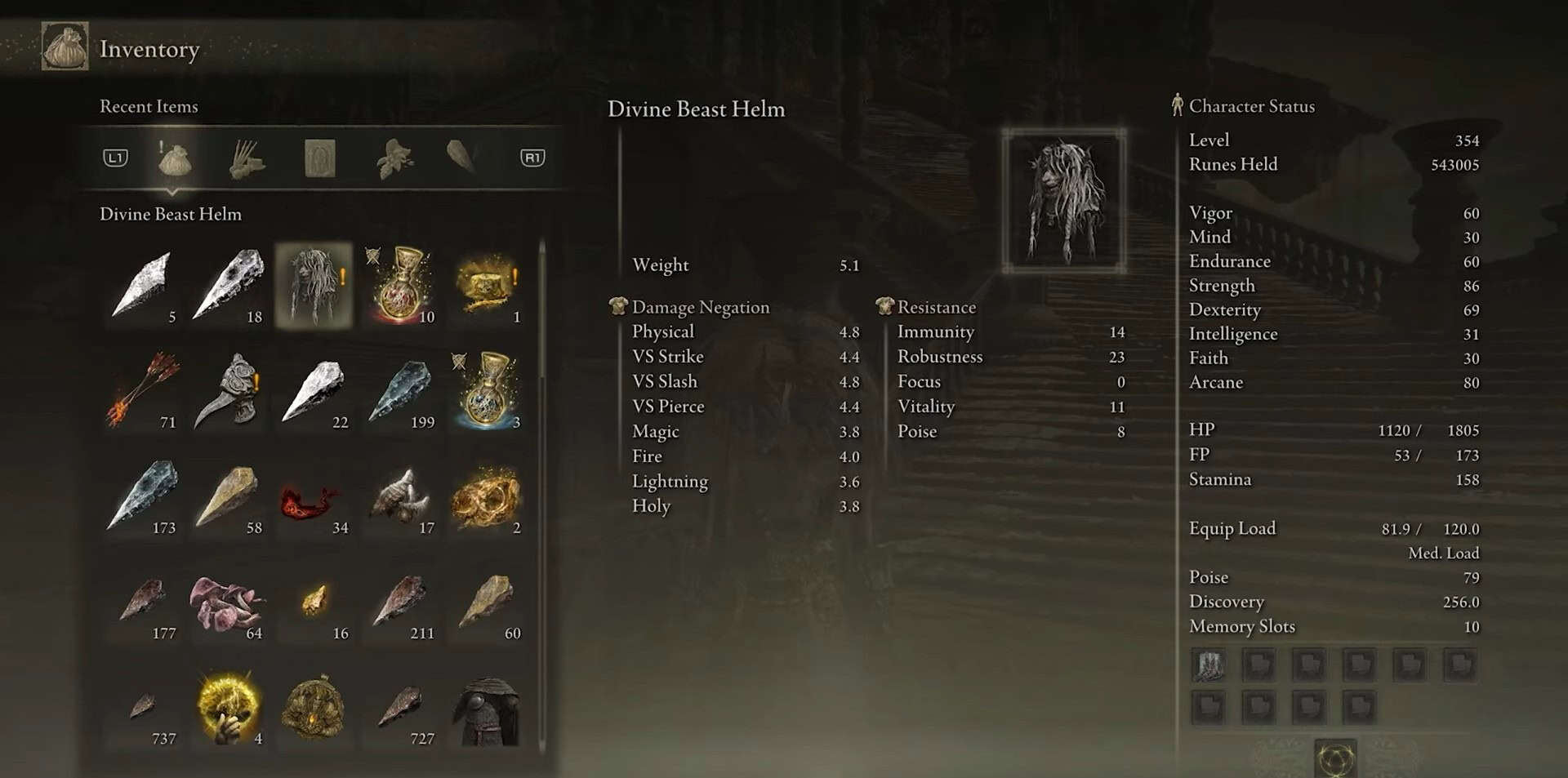The width and height of the screenshot is (1568, 778).
Task: Select the first filled memory slot
Action: [1208, 665]
